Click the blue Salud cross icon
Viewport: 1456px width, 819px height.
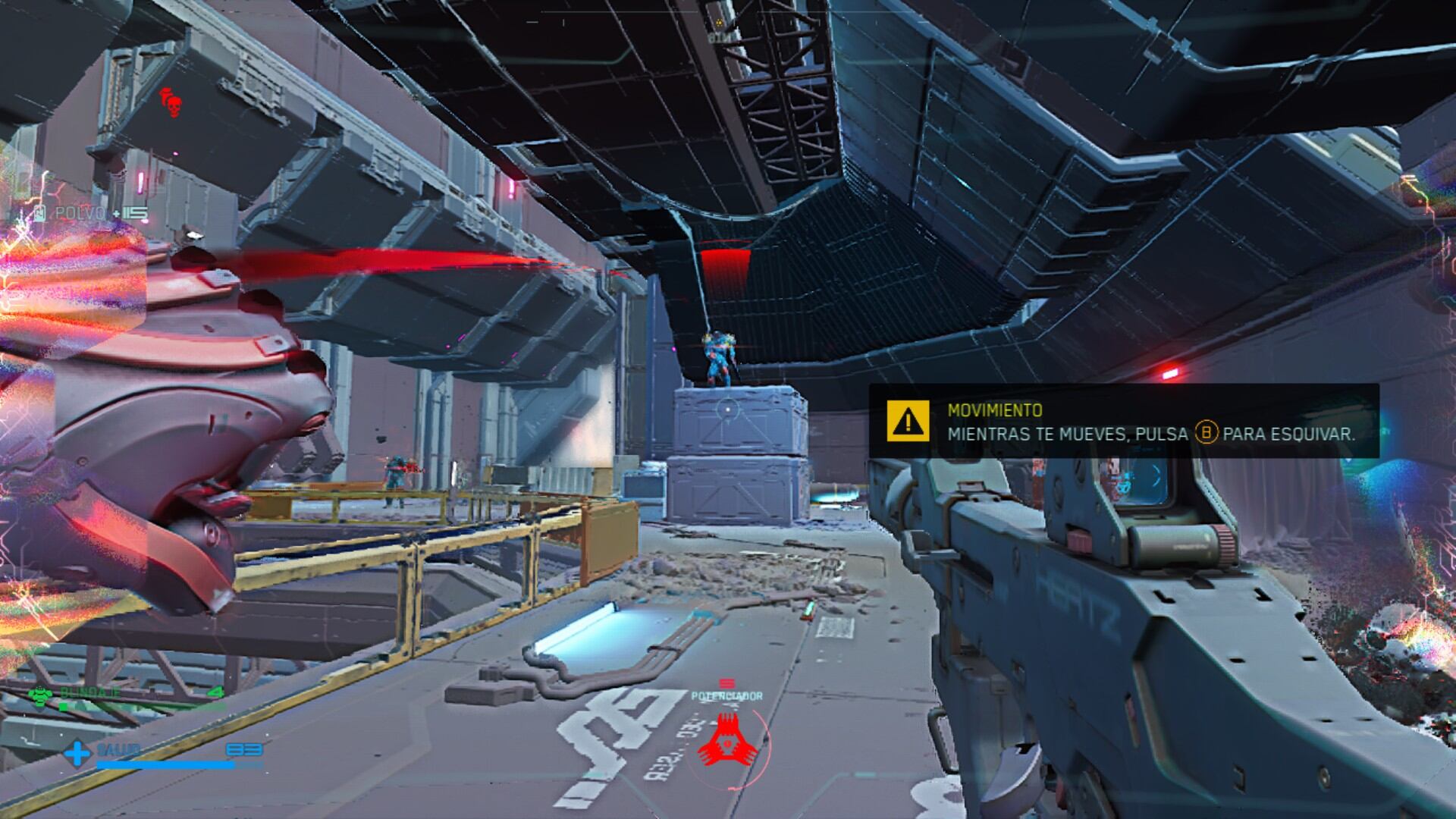(77, 754)
